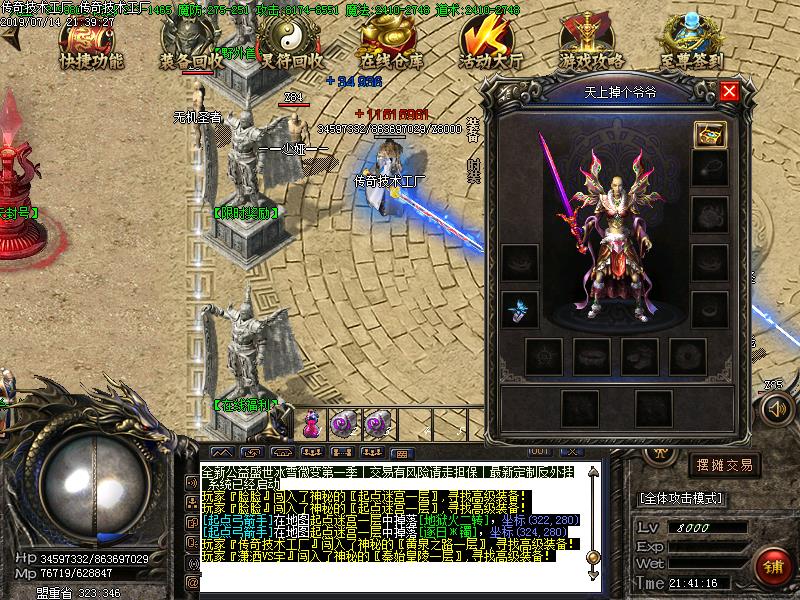Open the 至尊签到 daily sign-in
800x600 pixels.
click(x=692, y=45)
